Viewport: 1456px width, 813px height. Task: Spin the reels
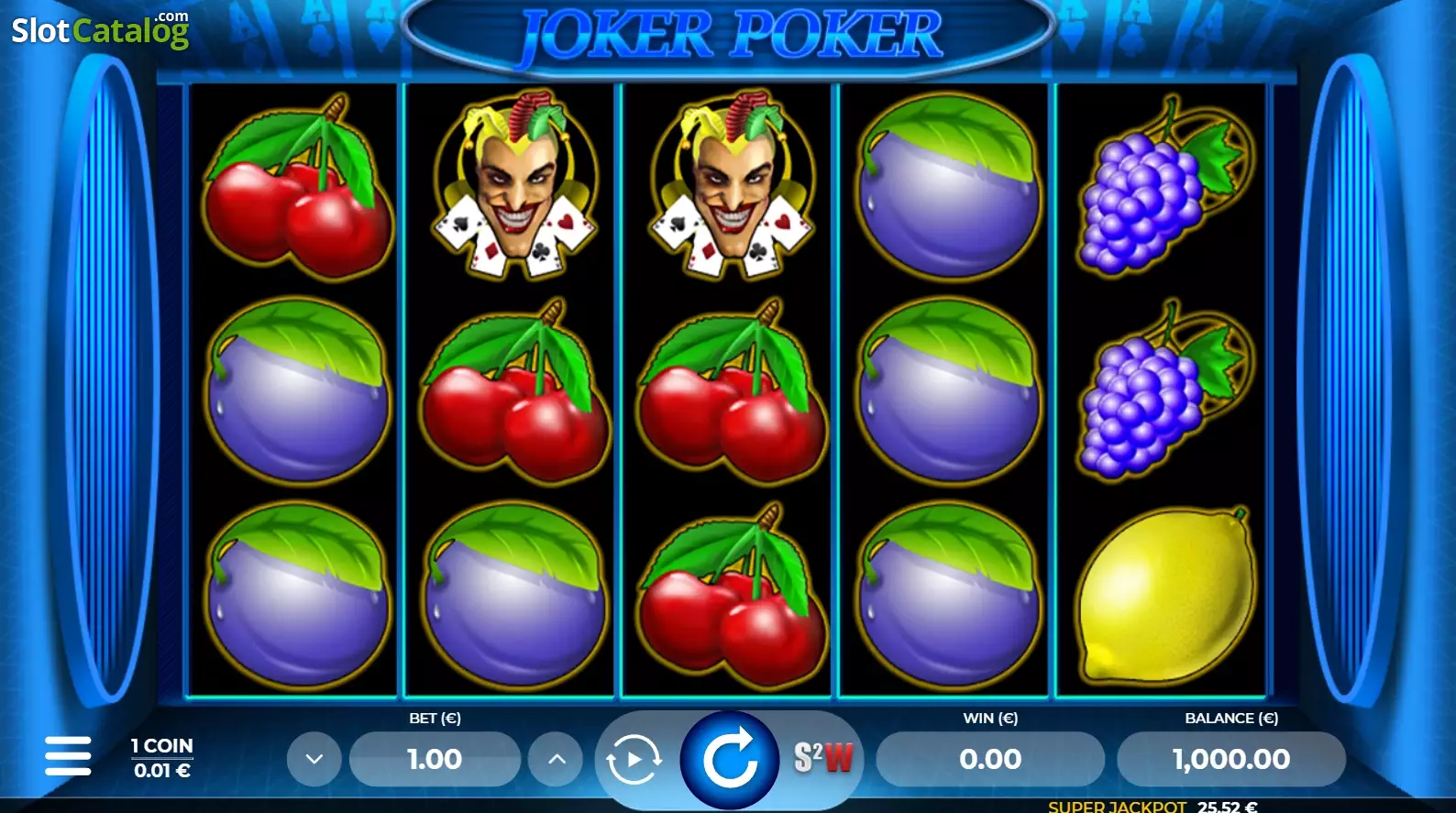pos(729,760)
